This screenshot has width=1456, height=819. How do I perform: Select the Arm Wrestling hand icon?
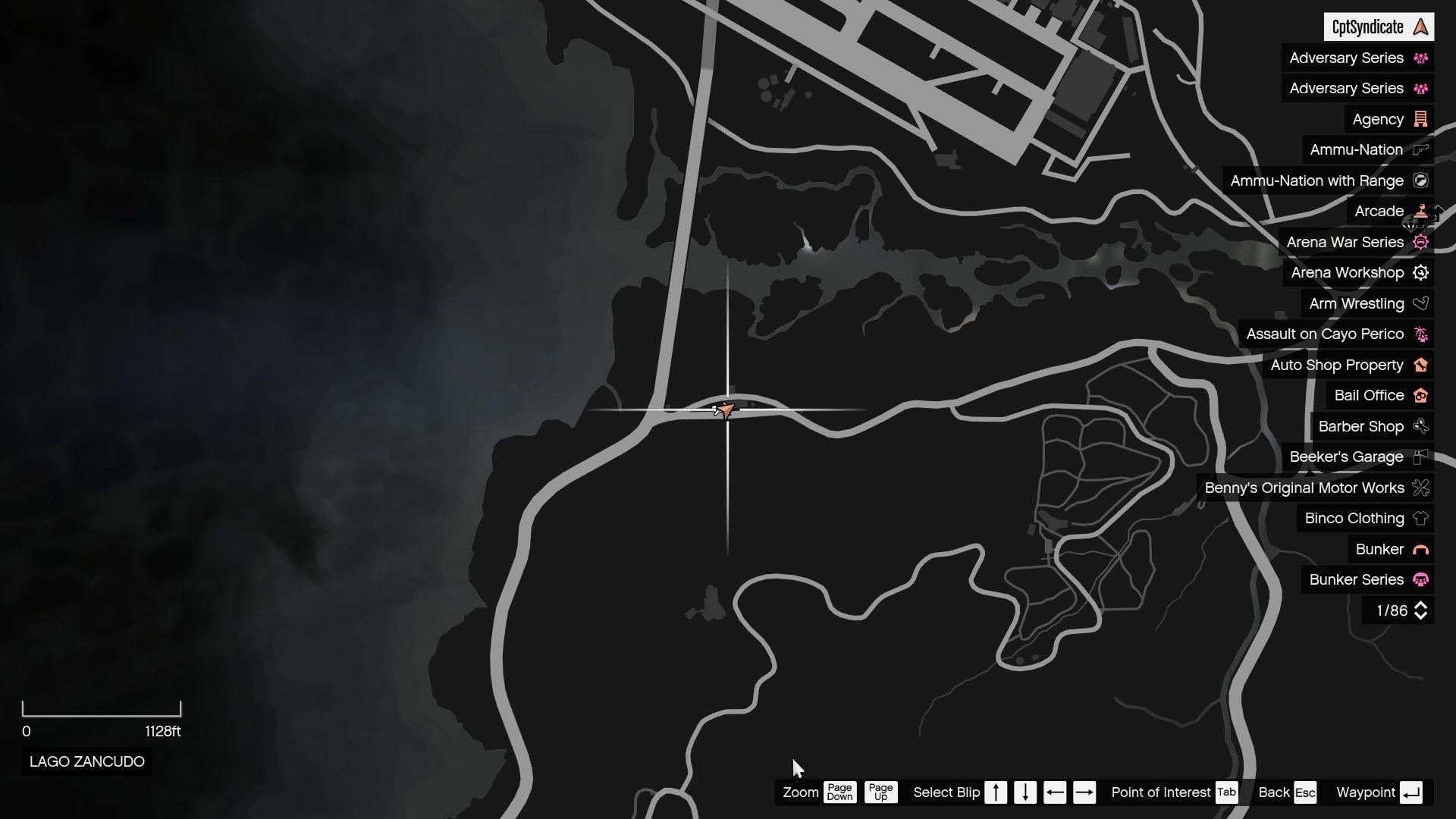click(1419, 303)
